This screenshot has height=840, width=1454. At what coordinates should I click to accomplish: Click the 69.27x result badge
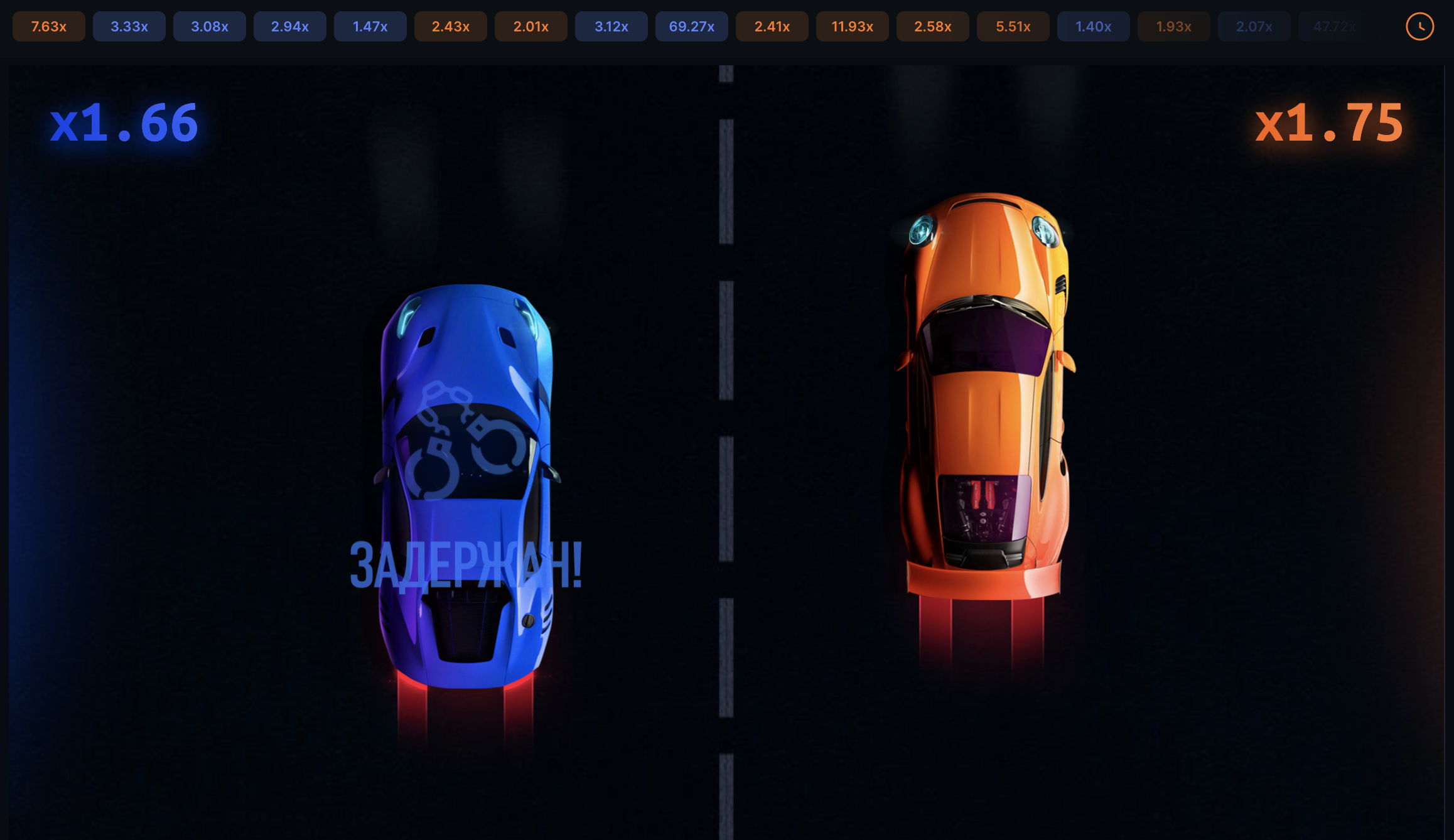tap(692, 26)
